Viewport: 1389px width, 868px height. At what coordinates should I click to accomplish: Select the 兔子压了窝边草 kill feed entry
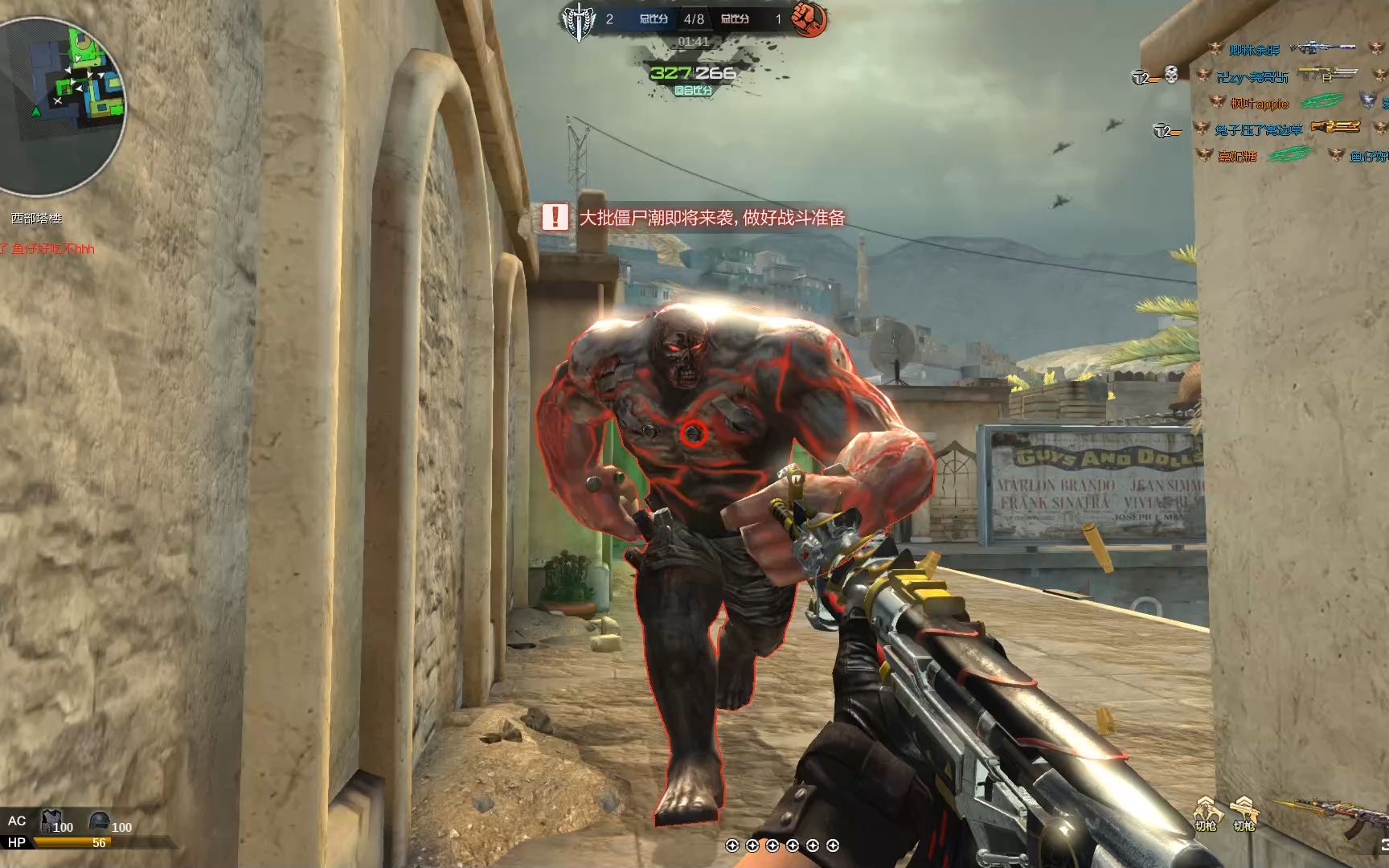(1258, 129)
